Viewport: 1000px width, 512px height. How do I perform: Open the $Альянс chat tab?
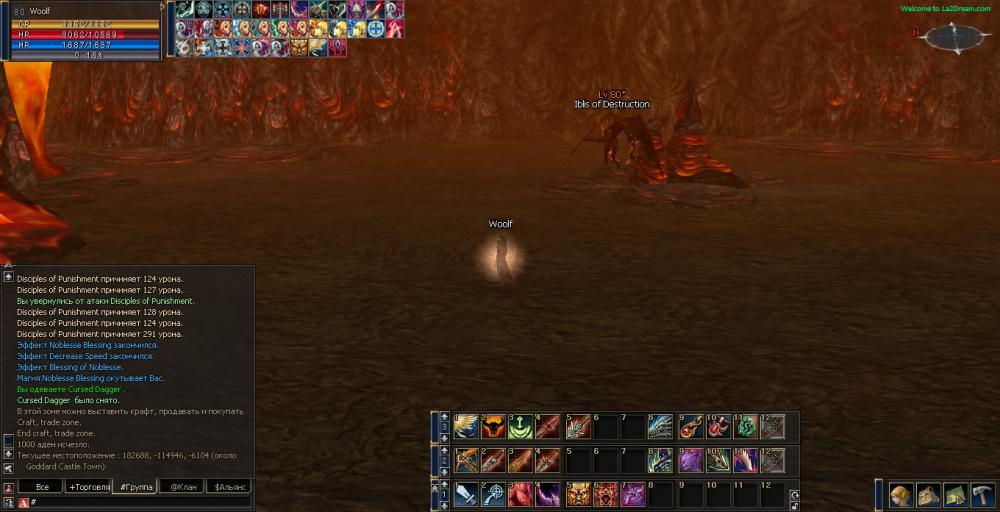[x=230, y=487]
